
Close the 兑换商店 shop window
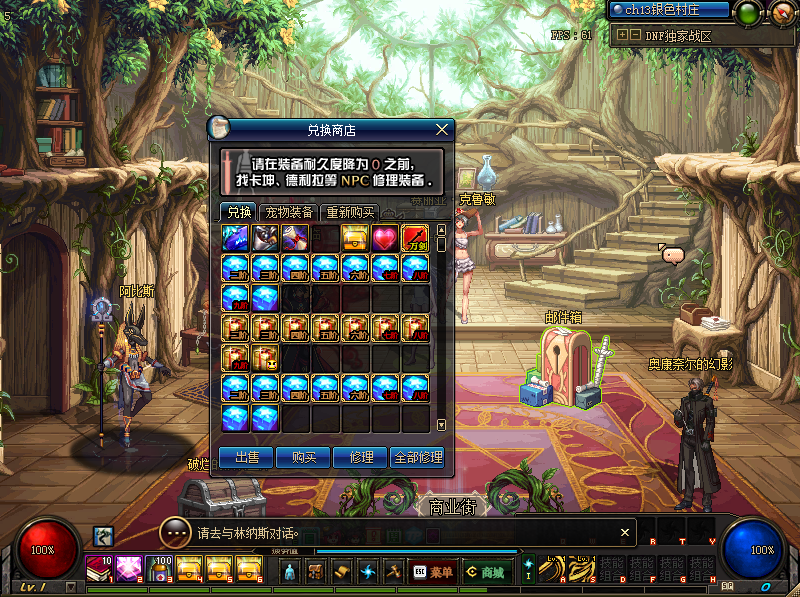(441, 129)
